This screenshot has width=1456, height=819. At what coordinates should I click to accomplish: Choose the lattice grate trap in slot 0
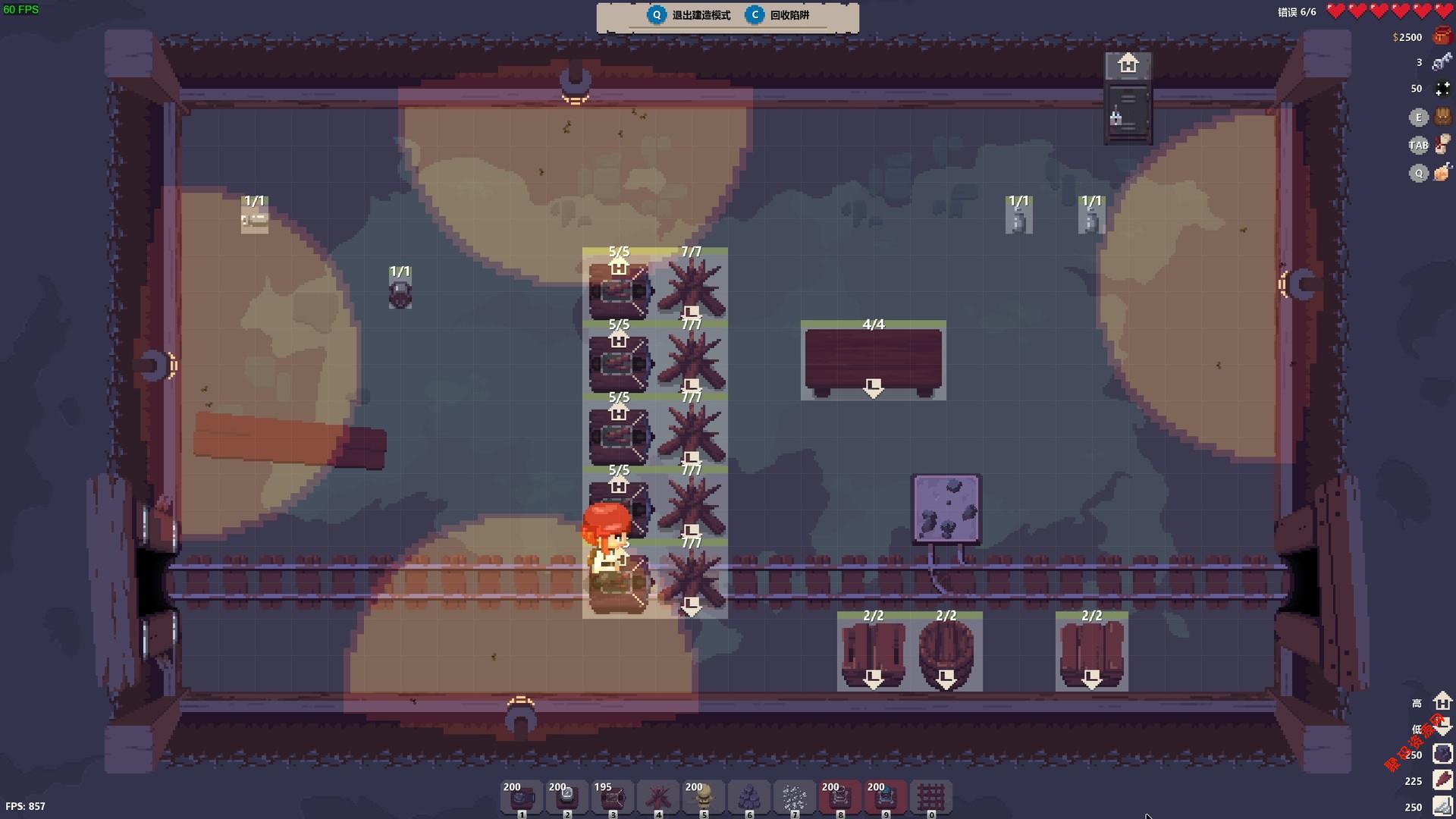pyautogui.click(x=931, y=797)
